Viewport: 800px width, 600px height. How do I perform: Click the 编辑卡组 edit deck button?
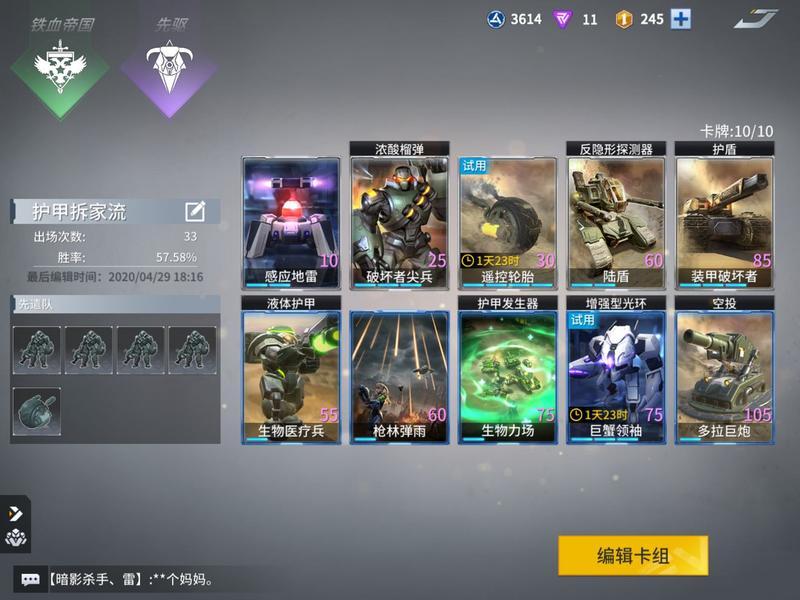633,556
